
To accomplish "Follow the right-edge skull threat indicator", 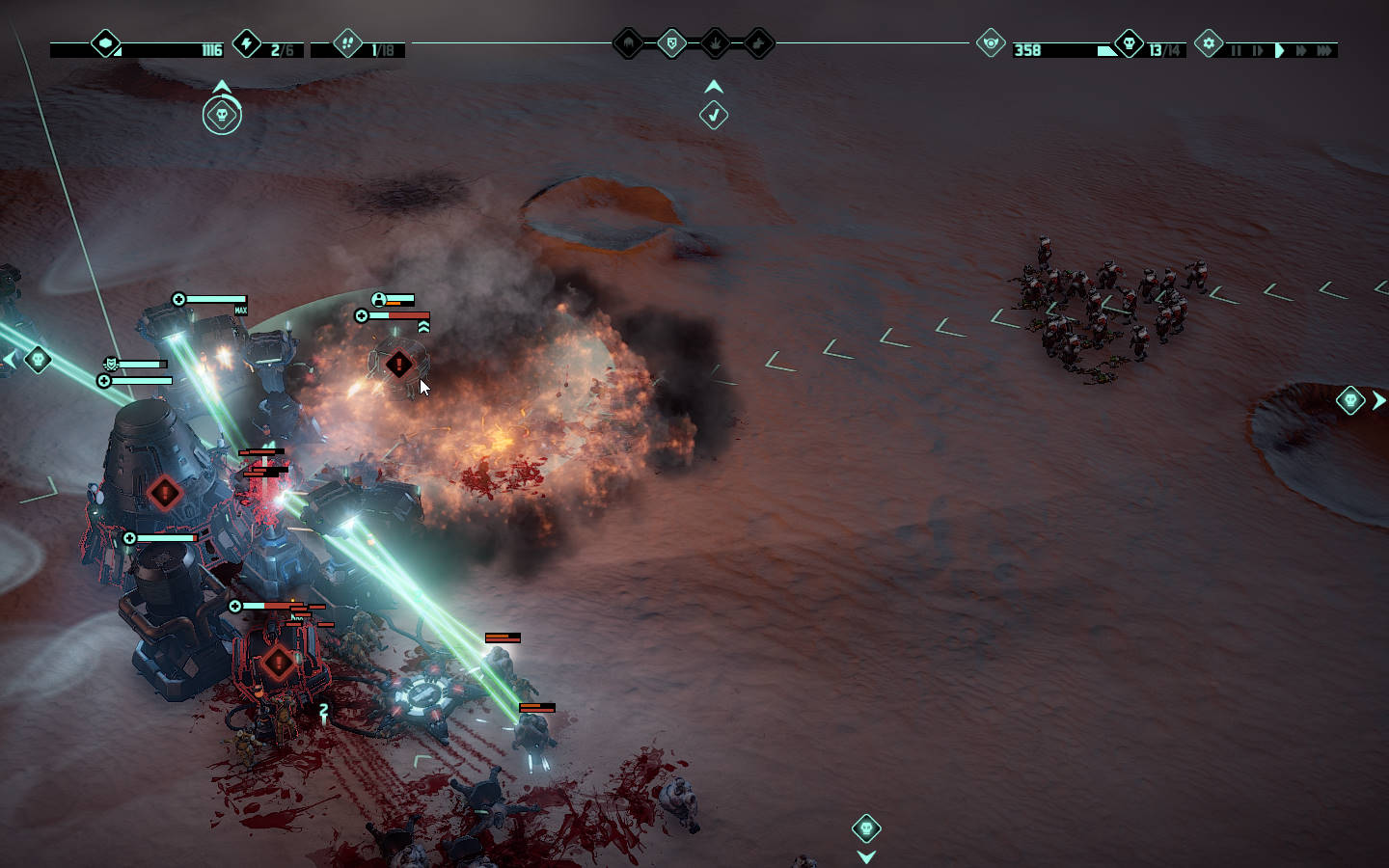I will (1350, 399).
